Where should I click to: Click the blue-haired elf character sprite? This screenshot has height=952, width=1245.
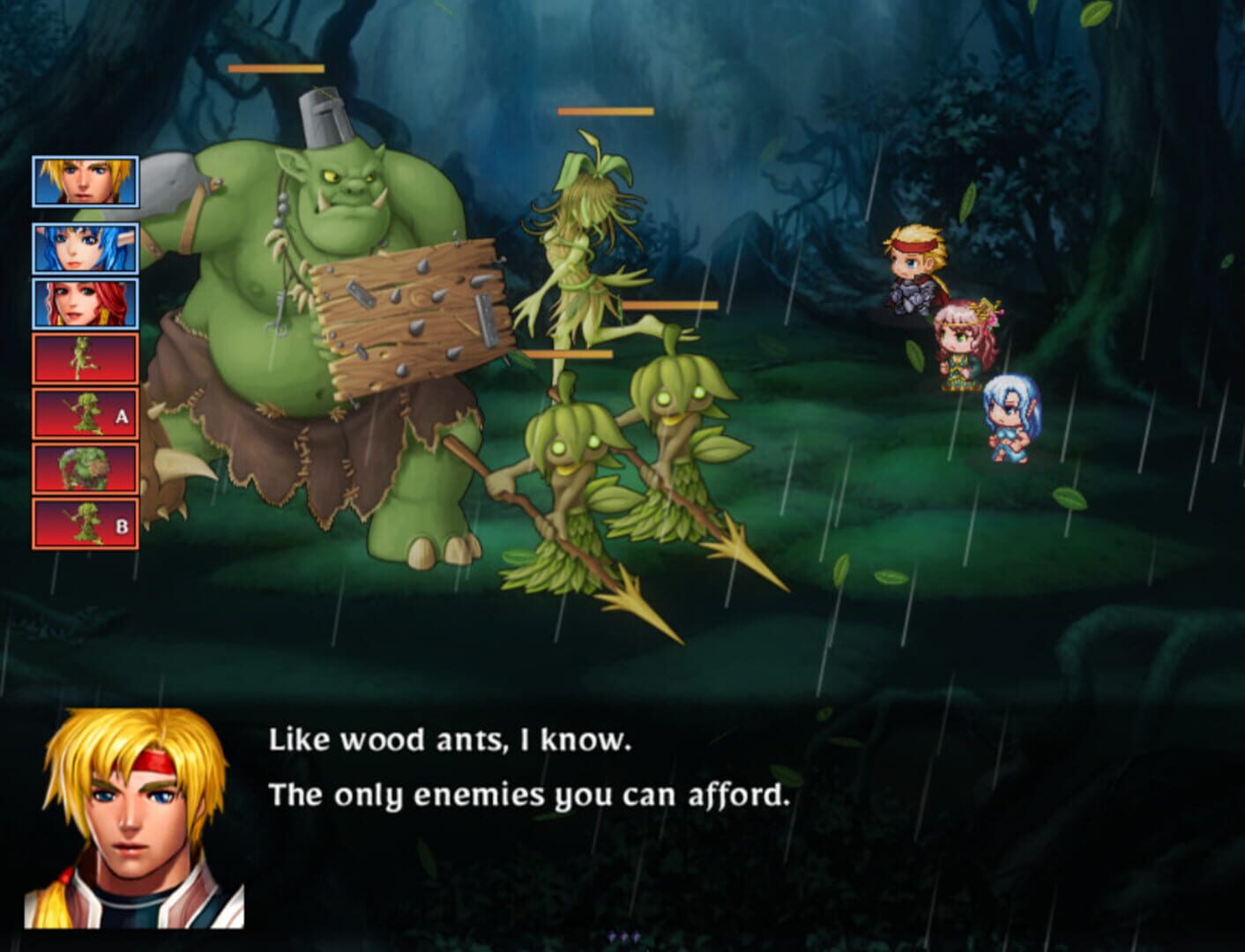click(1010, 414)
